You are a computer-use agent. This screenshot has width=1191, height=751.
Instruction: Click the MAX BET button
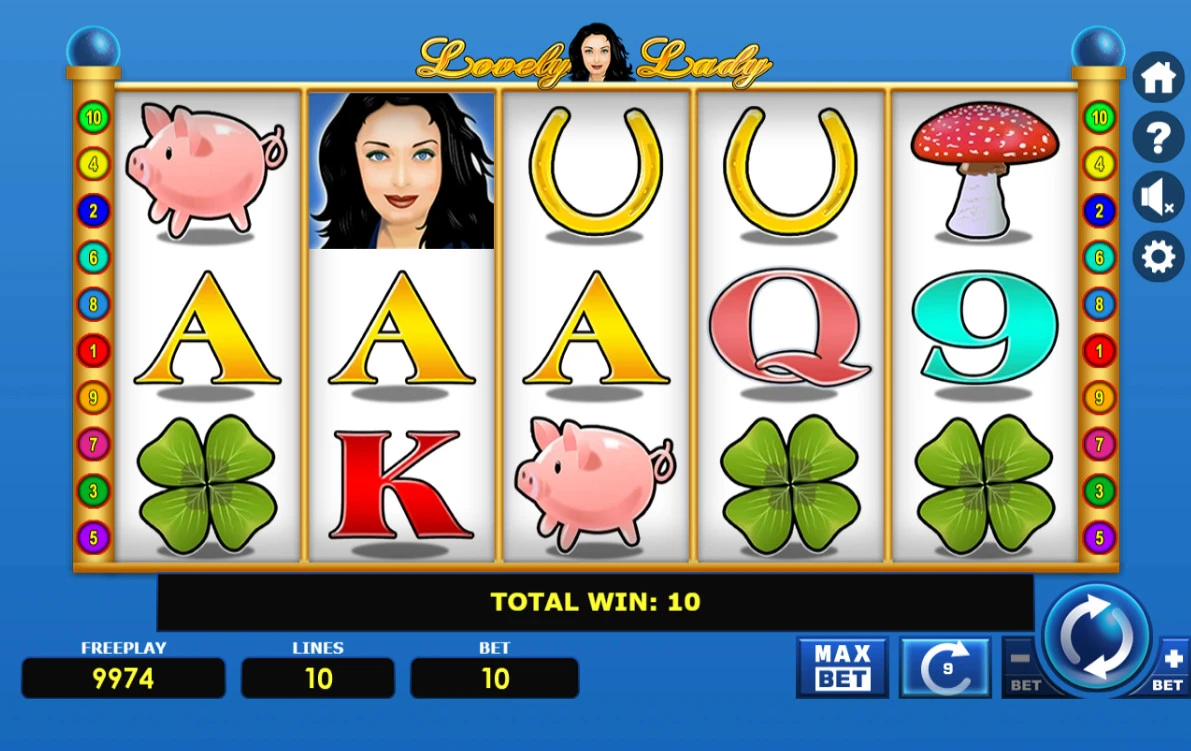coord(842,667)
